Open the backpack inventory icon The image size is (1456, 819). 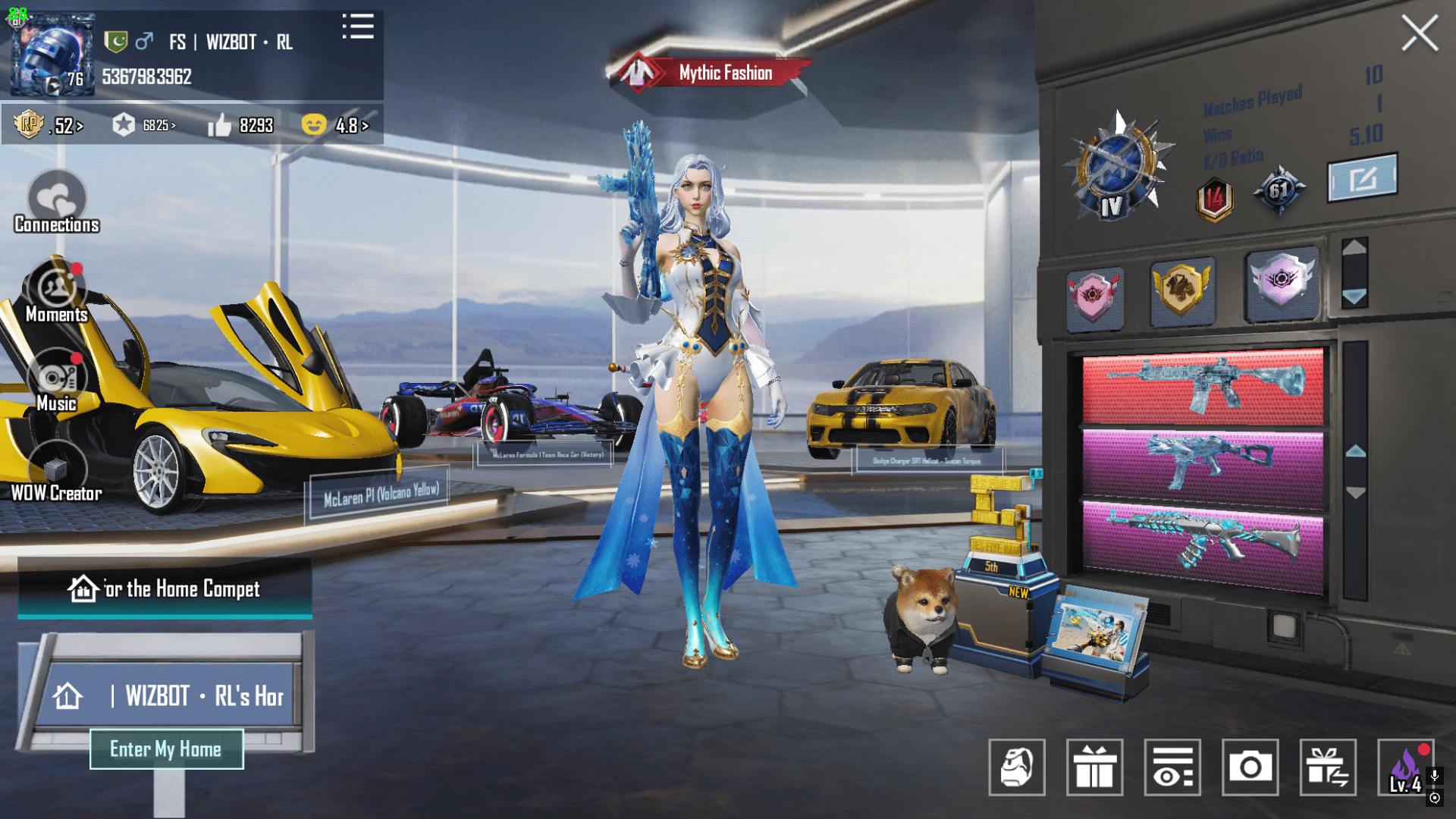pyautogui.click(x=1016, y=768)
